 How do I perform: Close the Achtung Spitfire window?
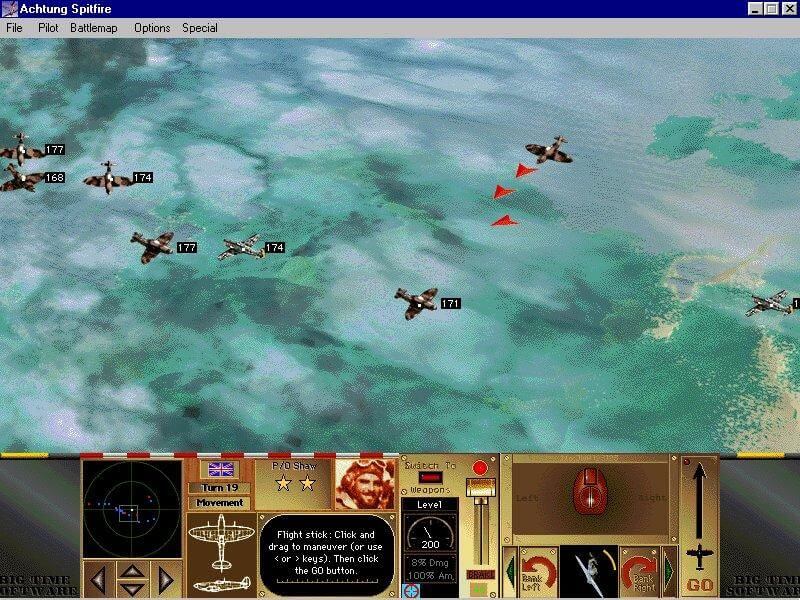789,9
